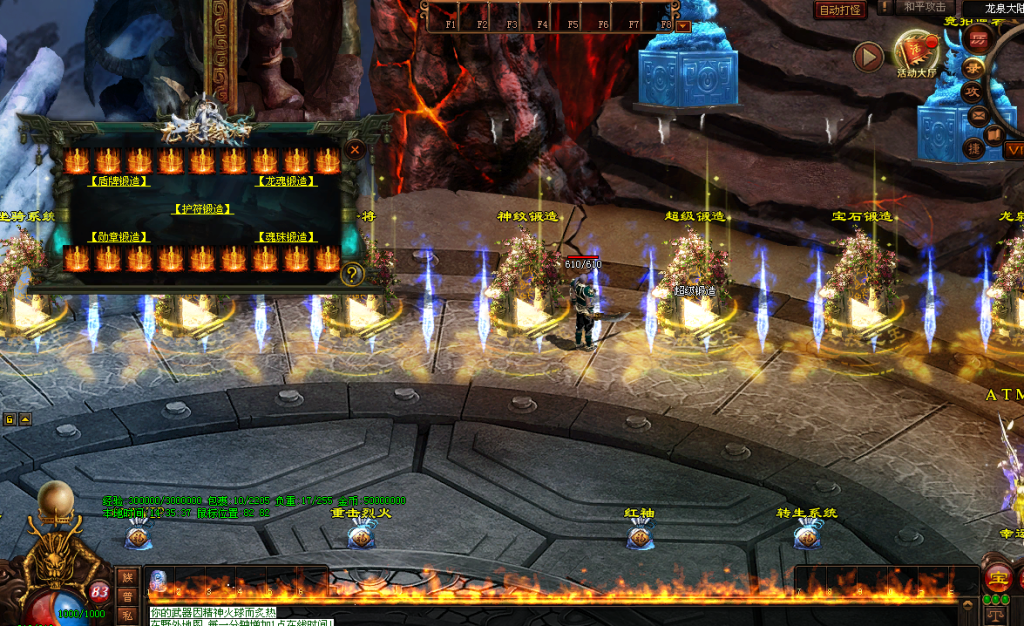Image resolution: width=1024 pixels, height=626 pixels.
Task: Open 魂珠锻造 soul bead forging
Action: 287,237
